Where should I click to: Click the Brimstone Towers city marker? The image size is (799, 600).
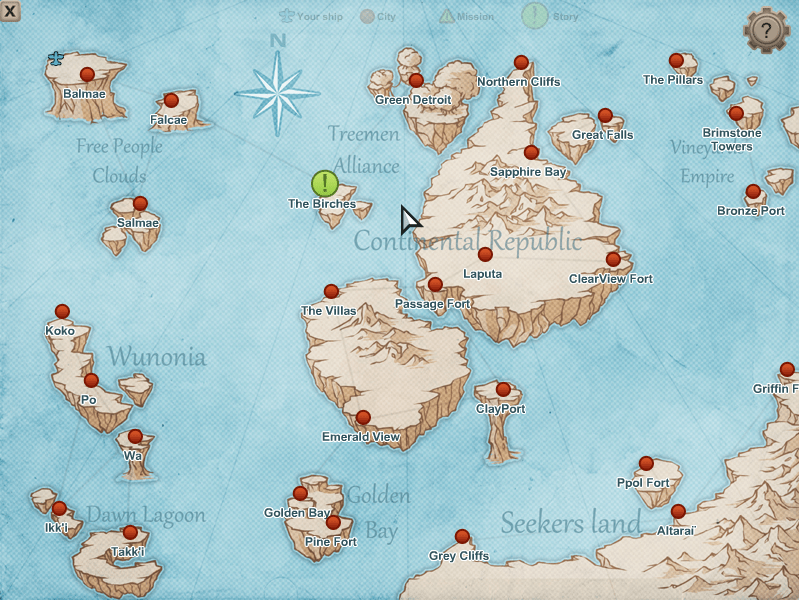(736, 113)
